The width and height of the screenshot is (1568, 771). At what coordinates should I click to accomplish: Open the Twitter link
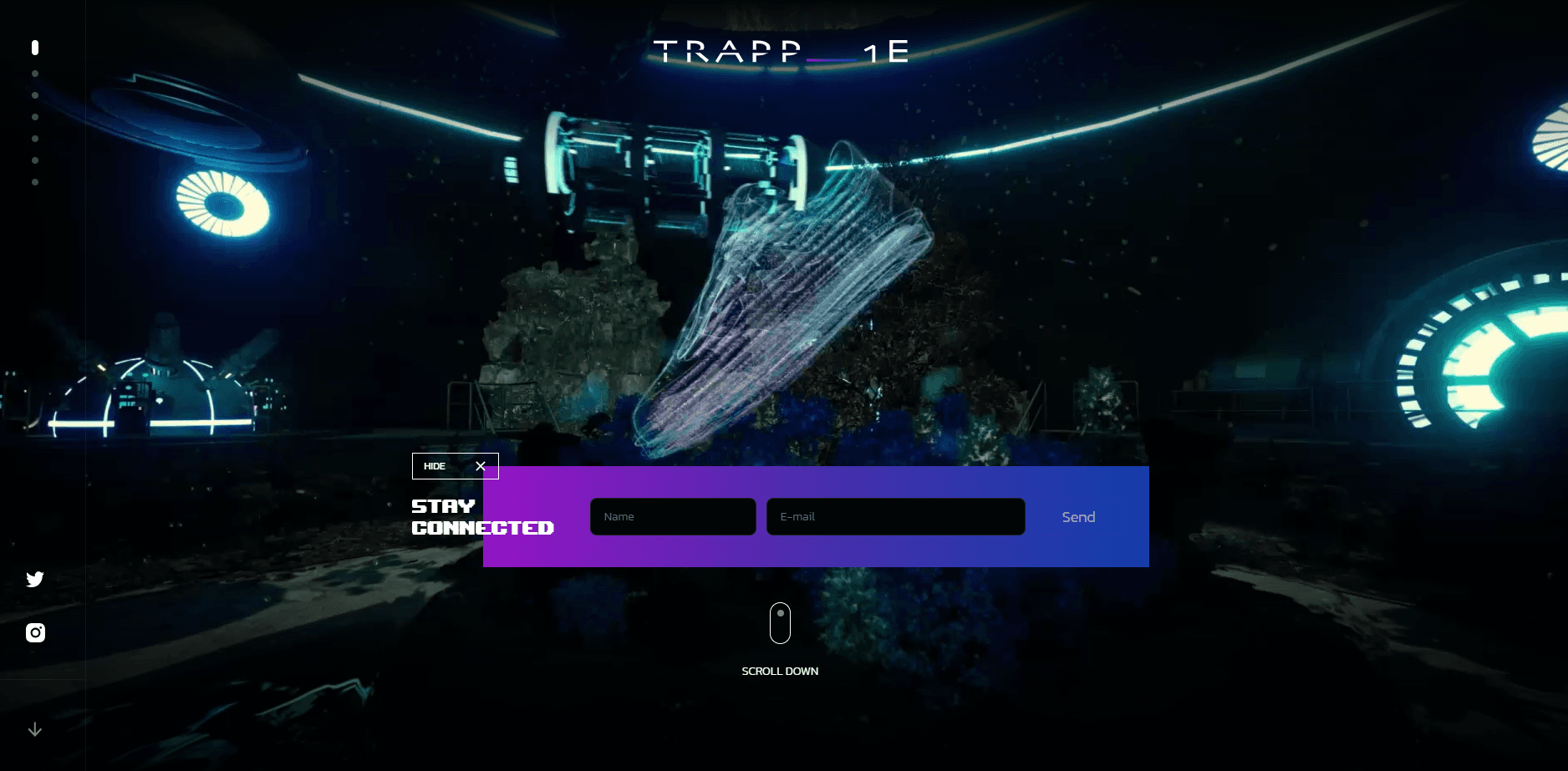click(x=35, y=579)
